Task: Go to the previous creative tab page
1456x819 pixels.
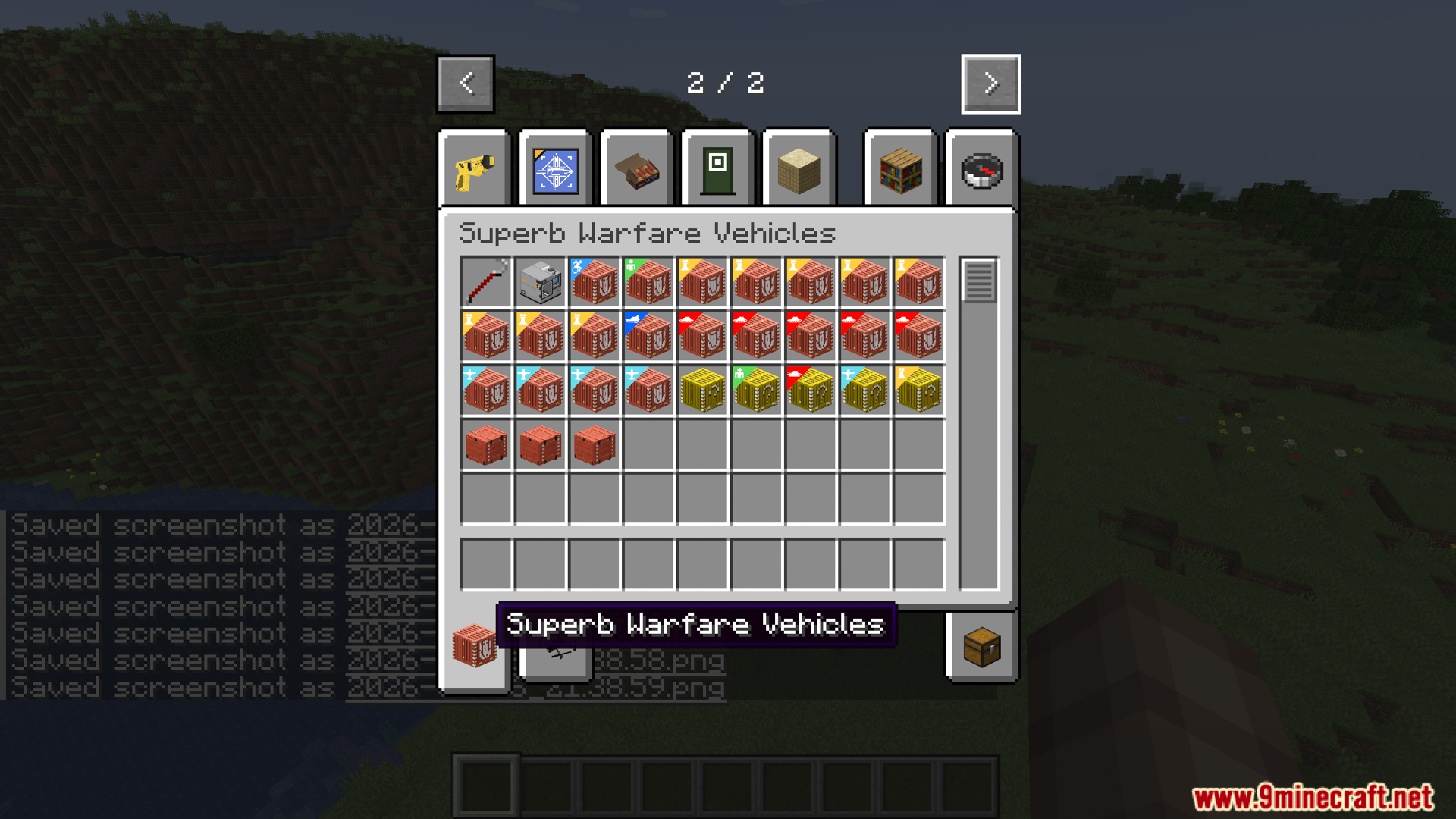Action: click(x=465, y=83)
